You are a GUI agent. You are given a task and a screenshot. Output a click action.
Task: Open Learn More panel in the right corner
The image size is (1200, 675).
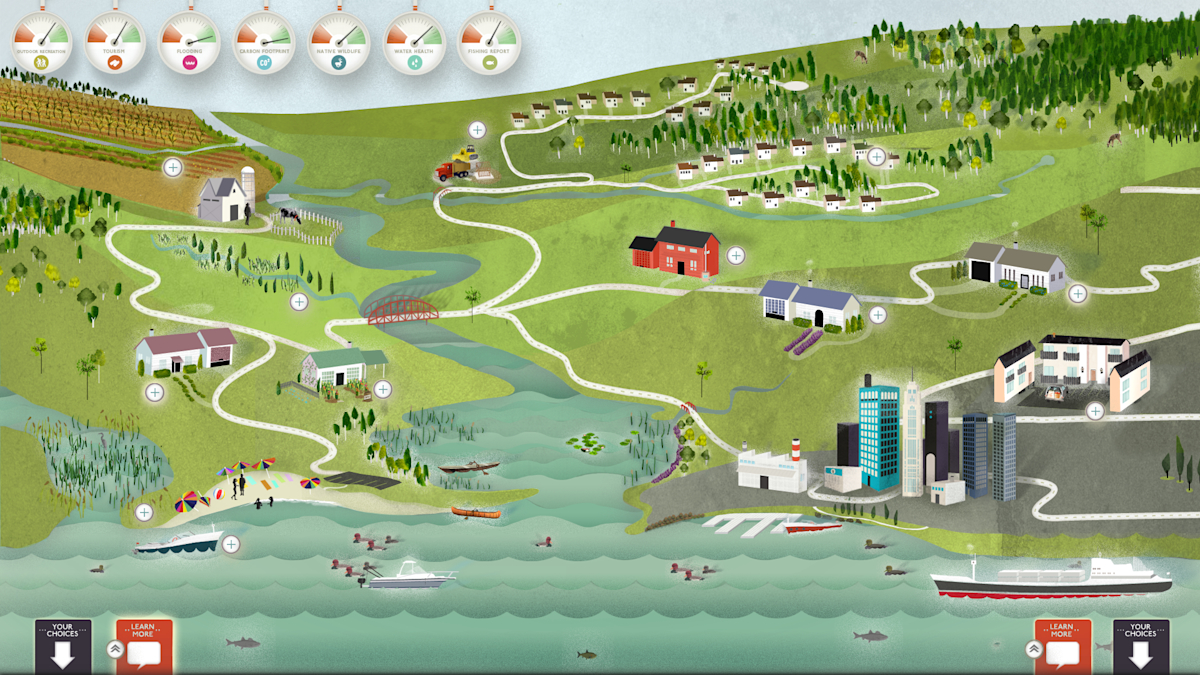click(1061, 645)
